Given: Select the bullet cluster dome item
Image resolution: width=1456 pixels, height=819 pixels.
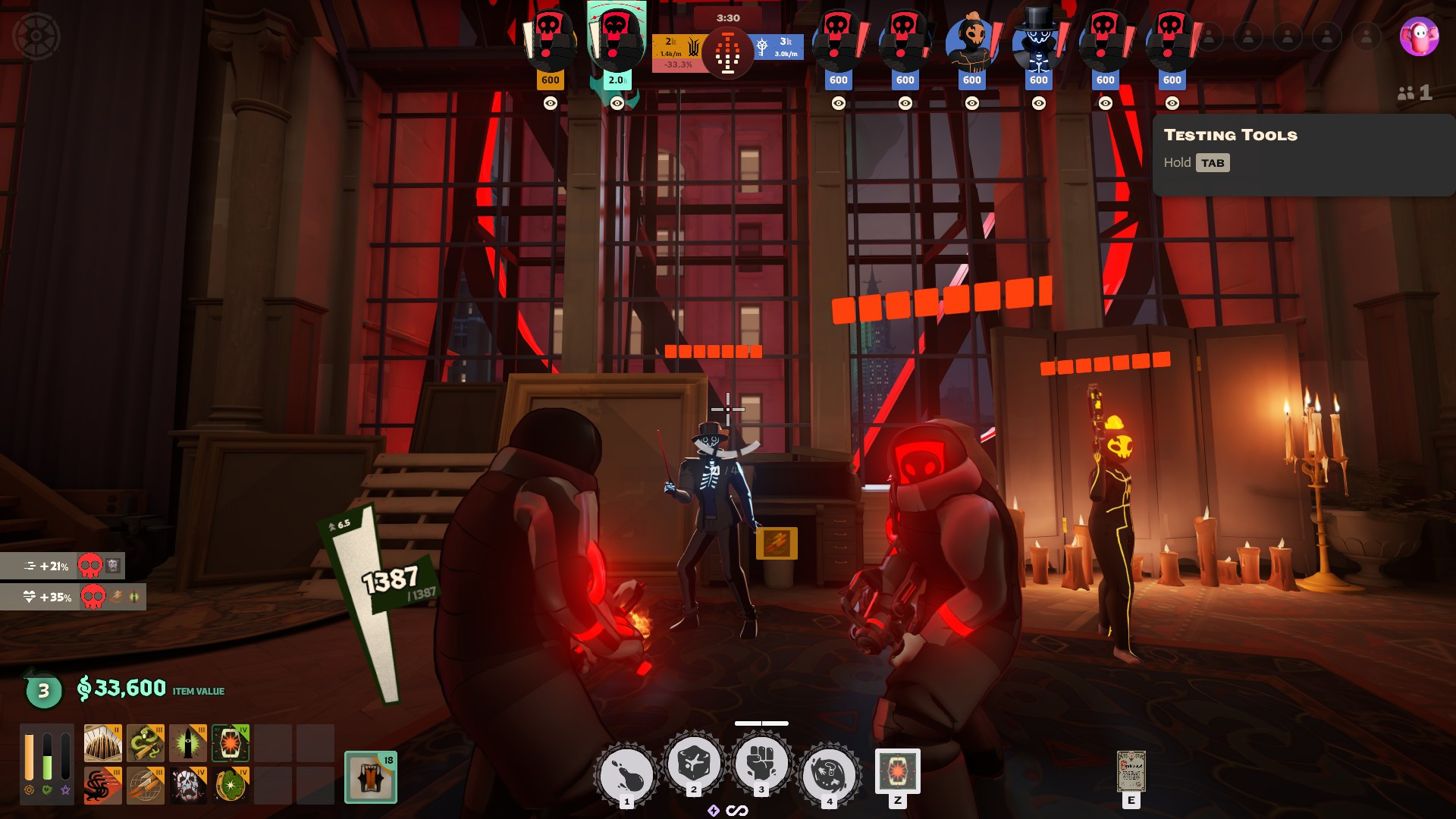Looking at the screenshot, I should 102,743.
